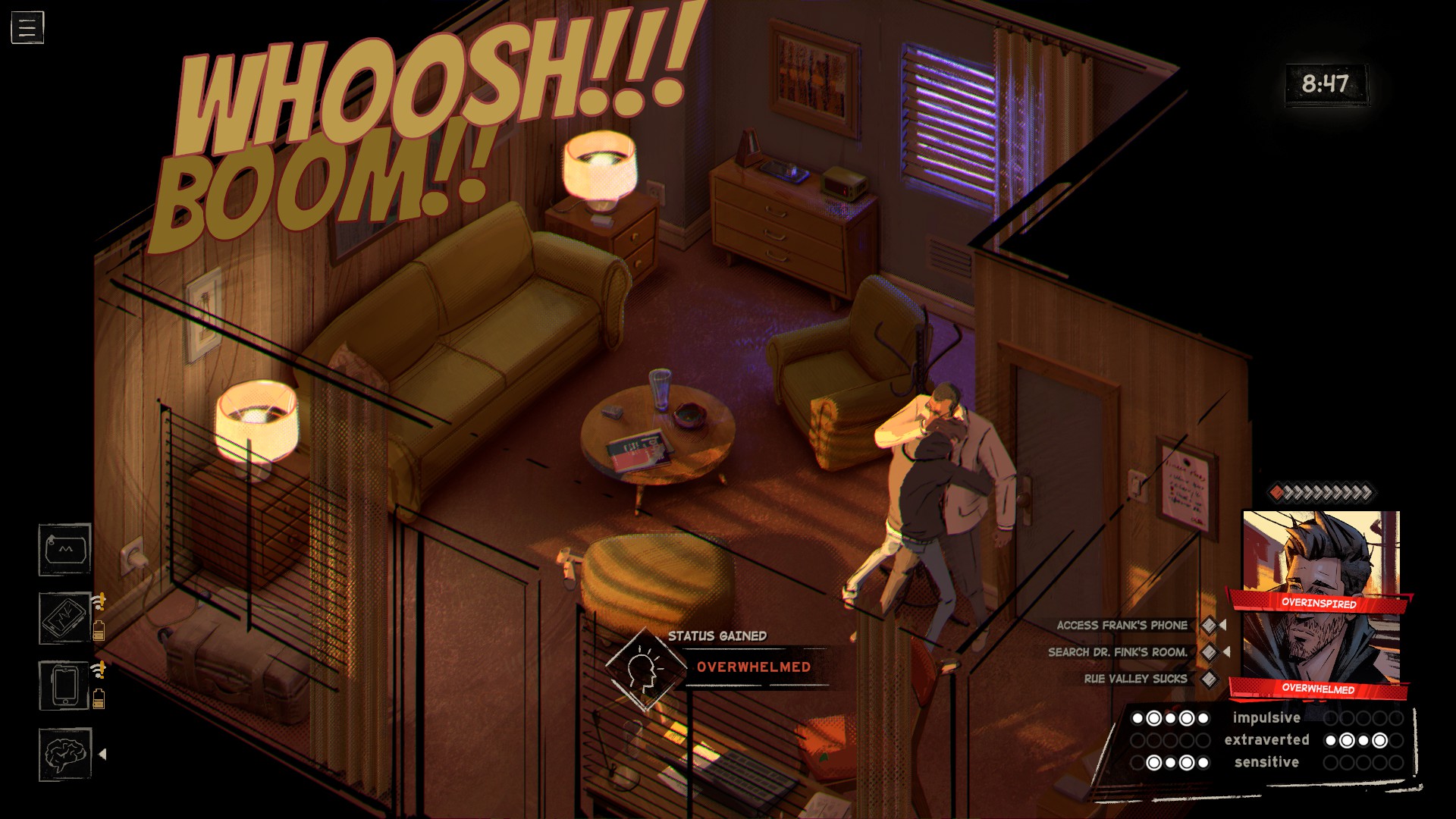Select the Search Dr. Fink's Room objective

(x=1117, y=652)
